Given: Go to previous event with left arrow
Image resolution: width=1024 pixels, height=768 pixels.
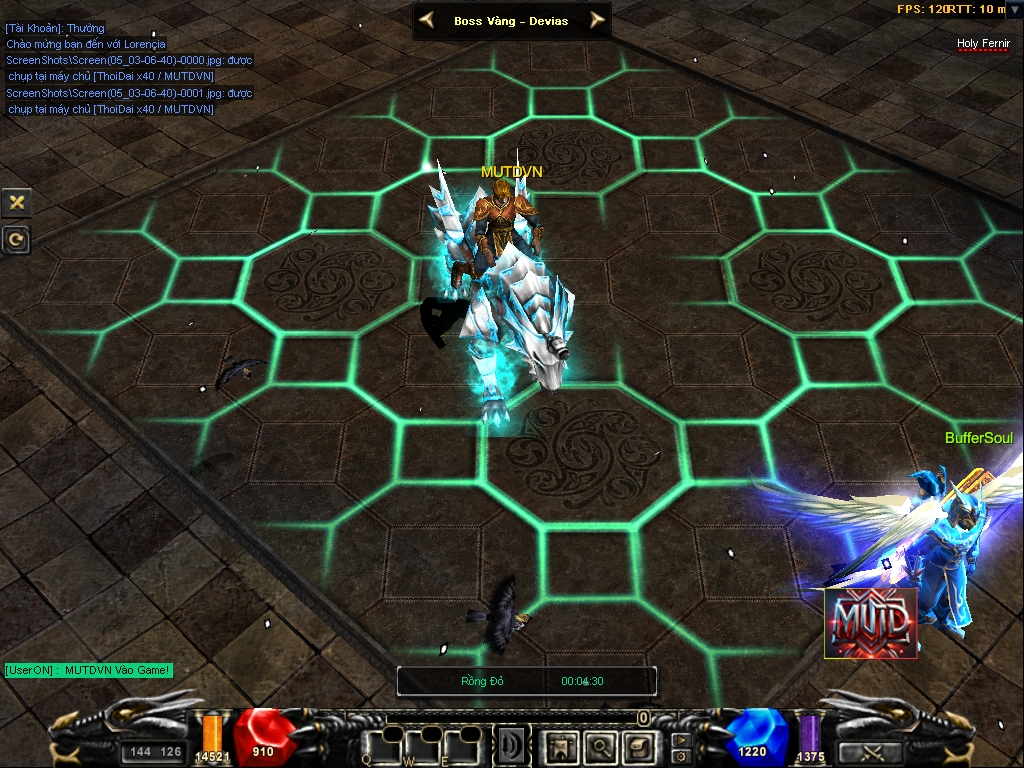Looking at the screenshot, I should point(427,20).
